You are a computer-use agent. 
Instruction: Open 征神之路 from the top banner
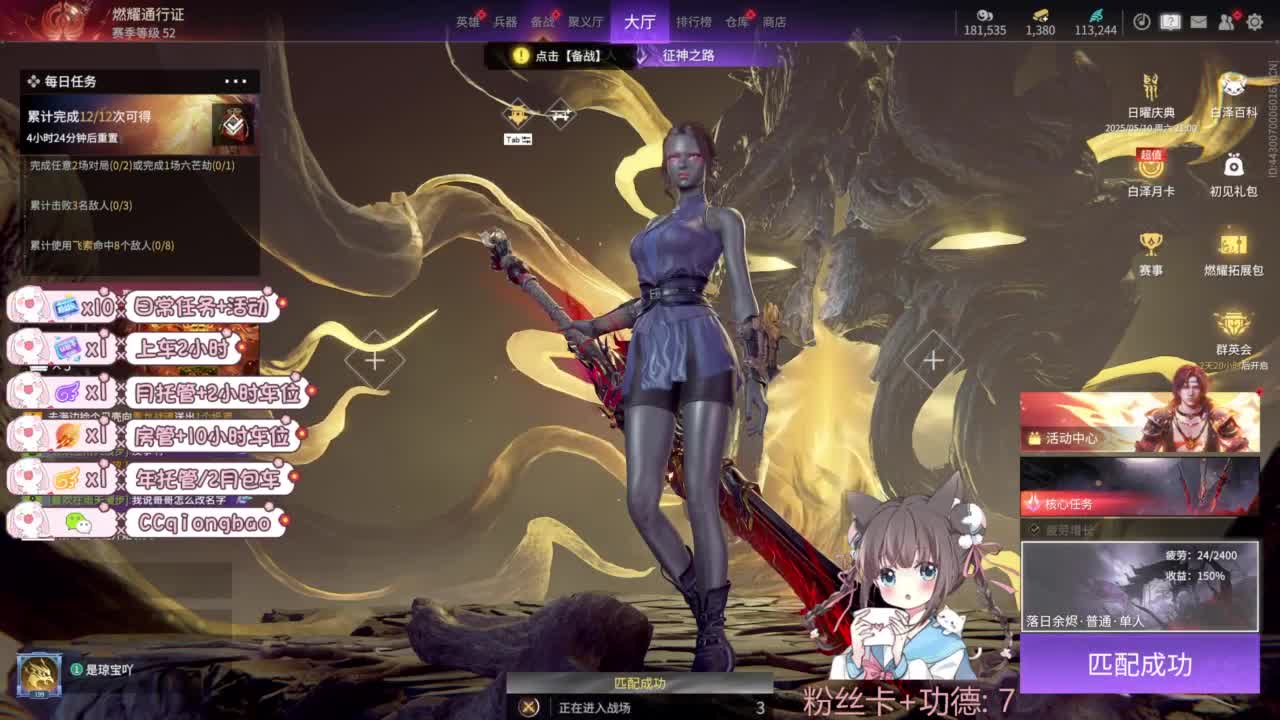(688, 56)
